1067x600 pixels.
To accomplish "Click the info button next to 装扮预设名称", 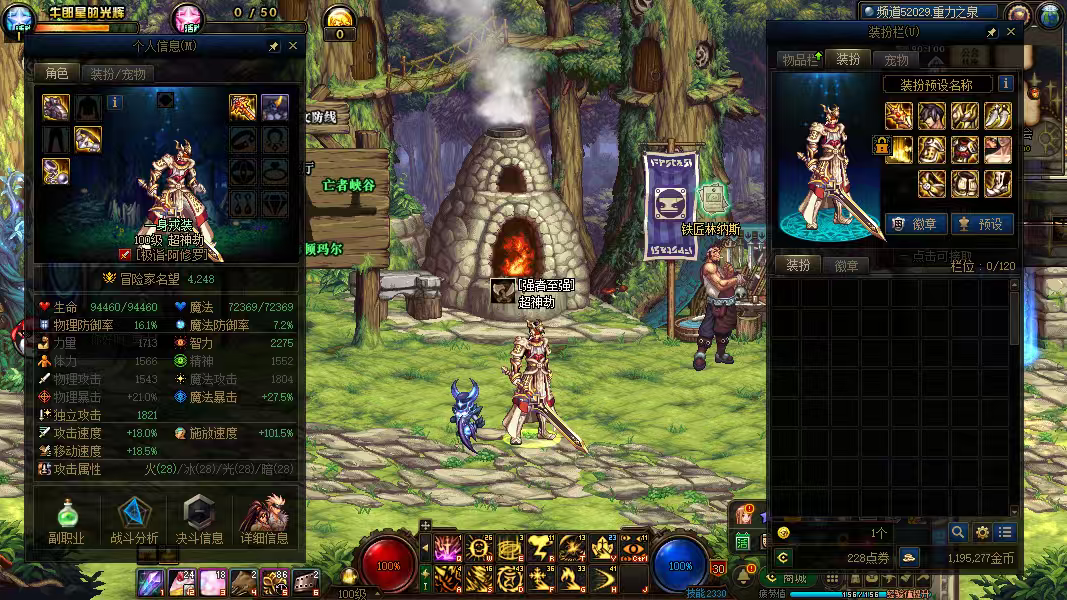I will pyautogui.click(x=1005, y=84).
